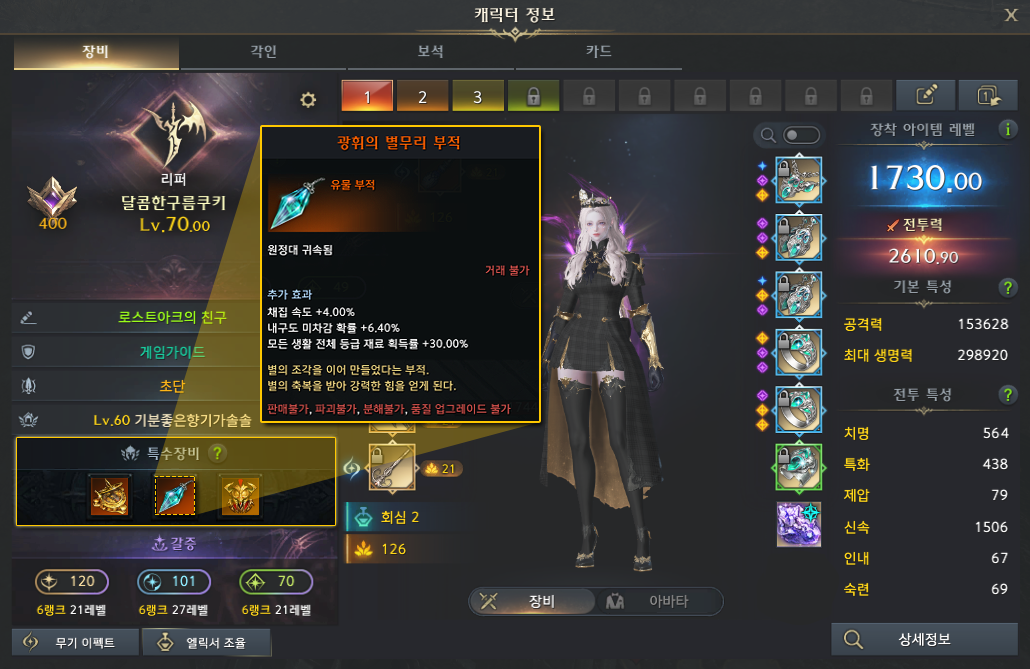Screen dimensions: 1030x669
Task: Close the 캐릭터 정보 window
Action: 1011,15
